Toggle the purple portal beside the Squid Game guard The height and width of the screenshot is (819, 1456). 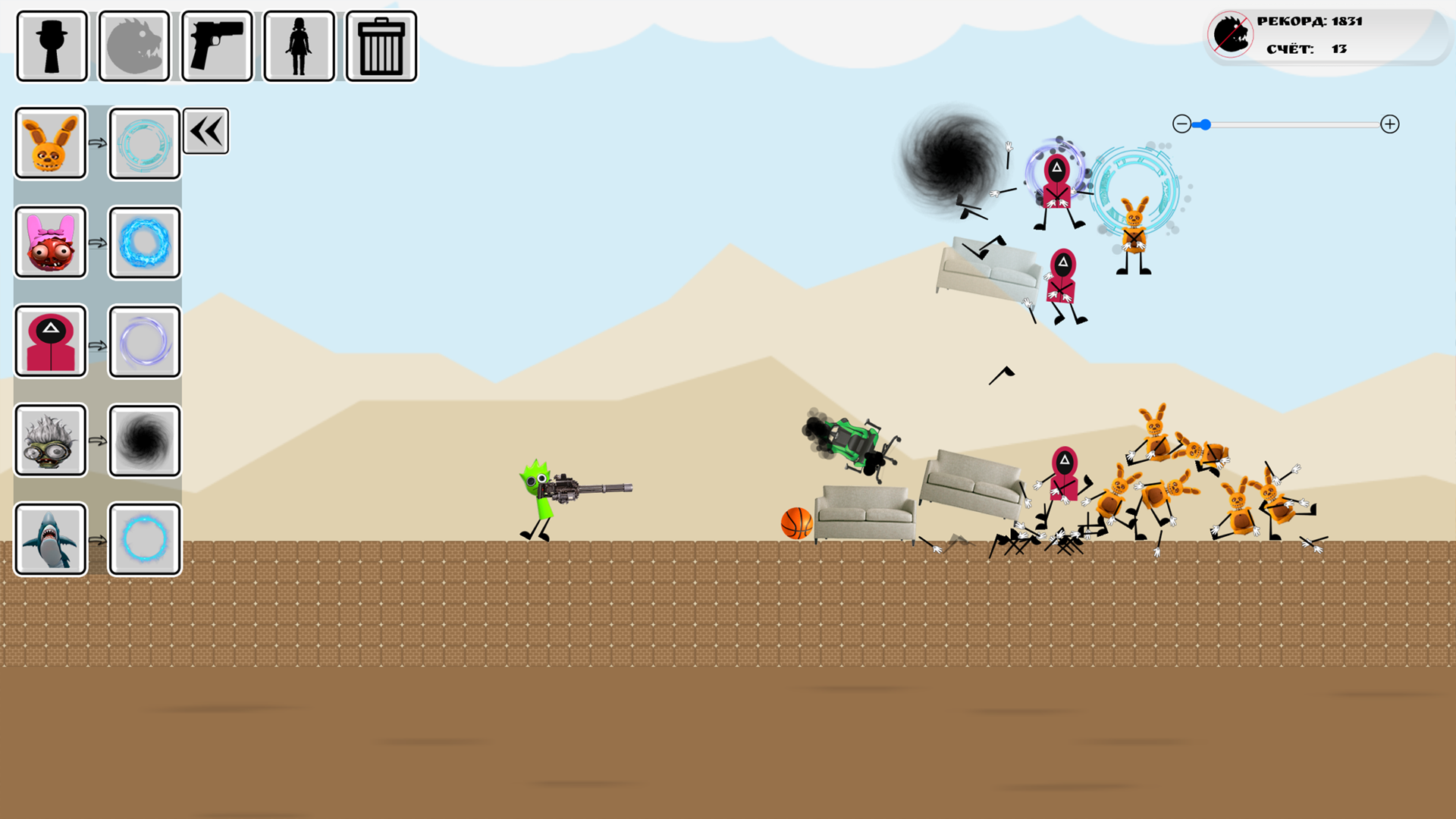[144, 342]
